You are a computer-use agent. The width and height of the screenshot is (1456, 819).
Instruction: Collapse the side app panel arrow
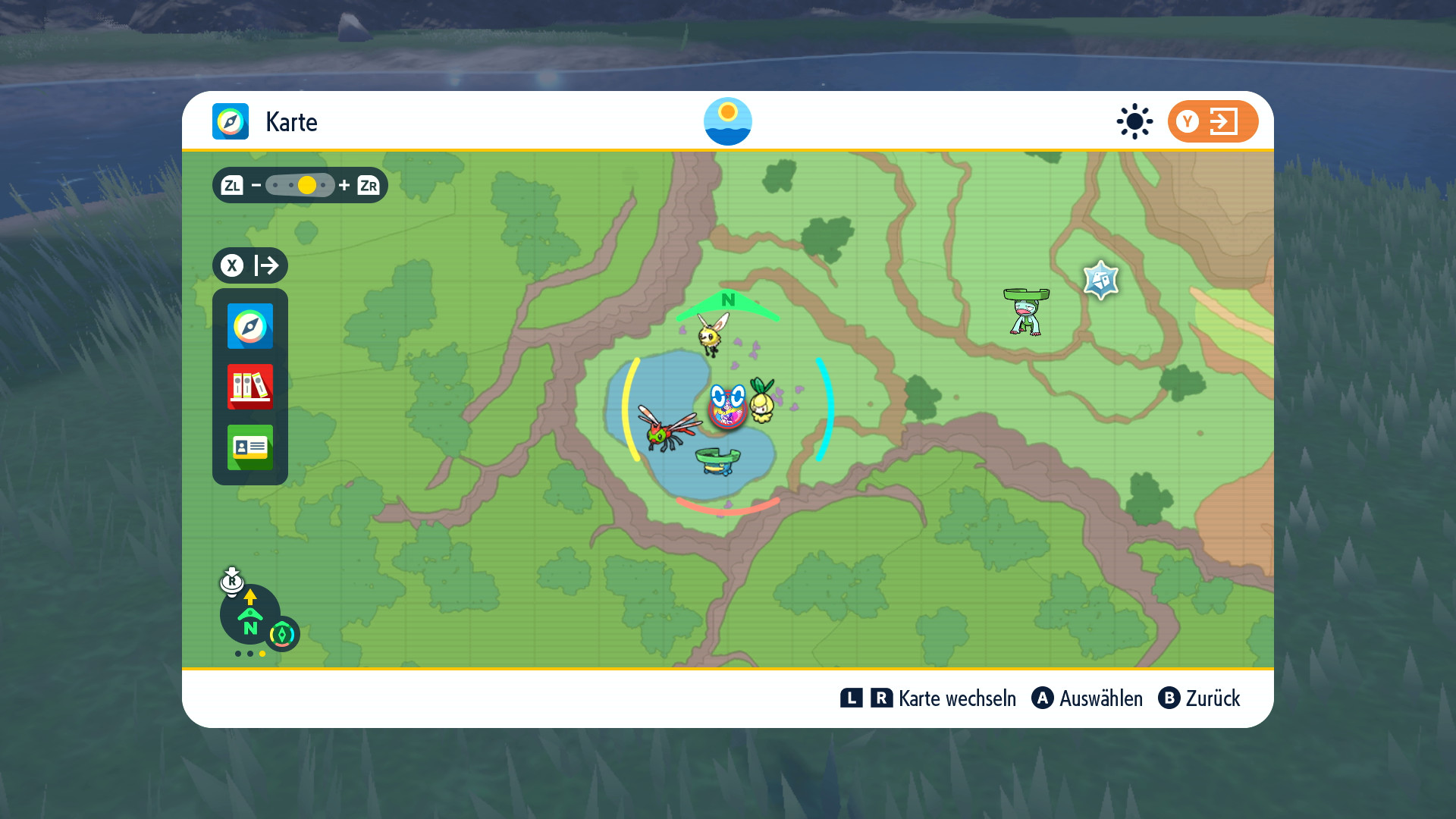tap(250, 265)
